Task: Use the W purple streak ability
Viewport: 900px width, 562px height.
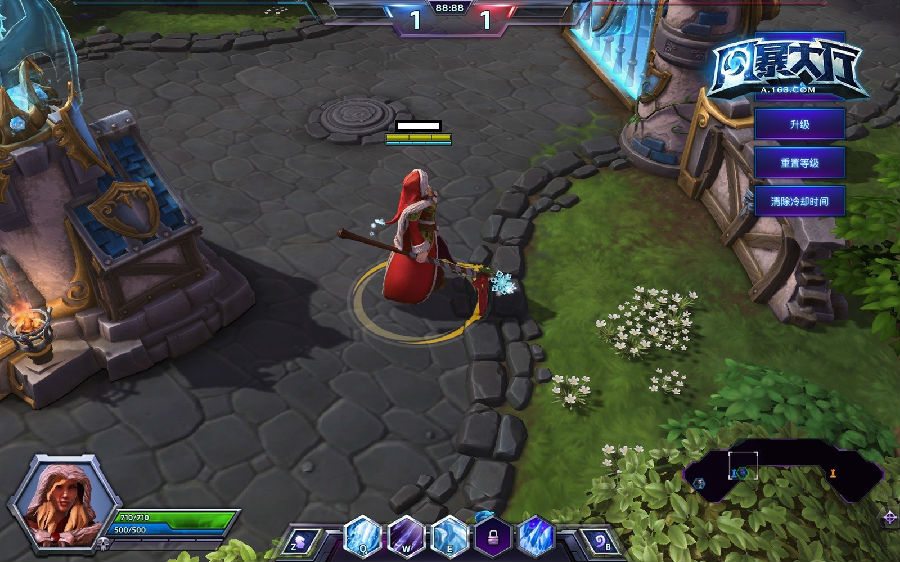Action: 405,537
